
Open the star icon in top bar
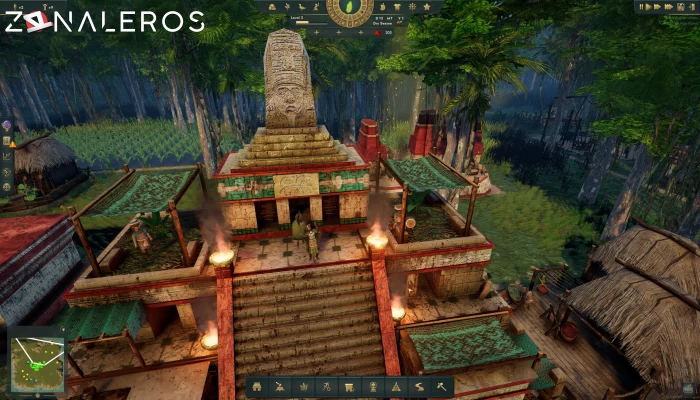(425, 6)
